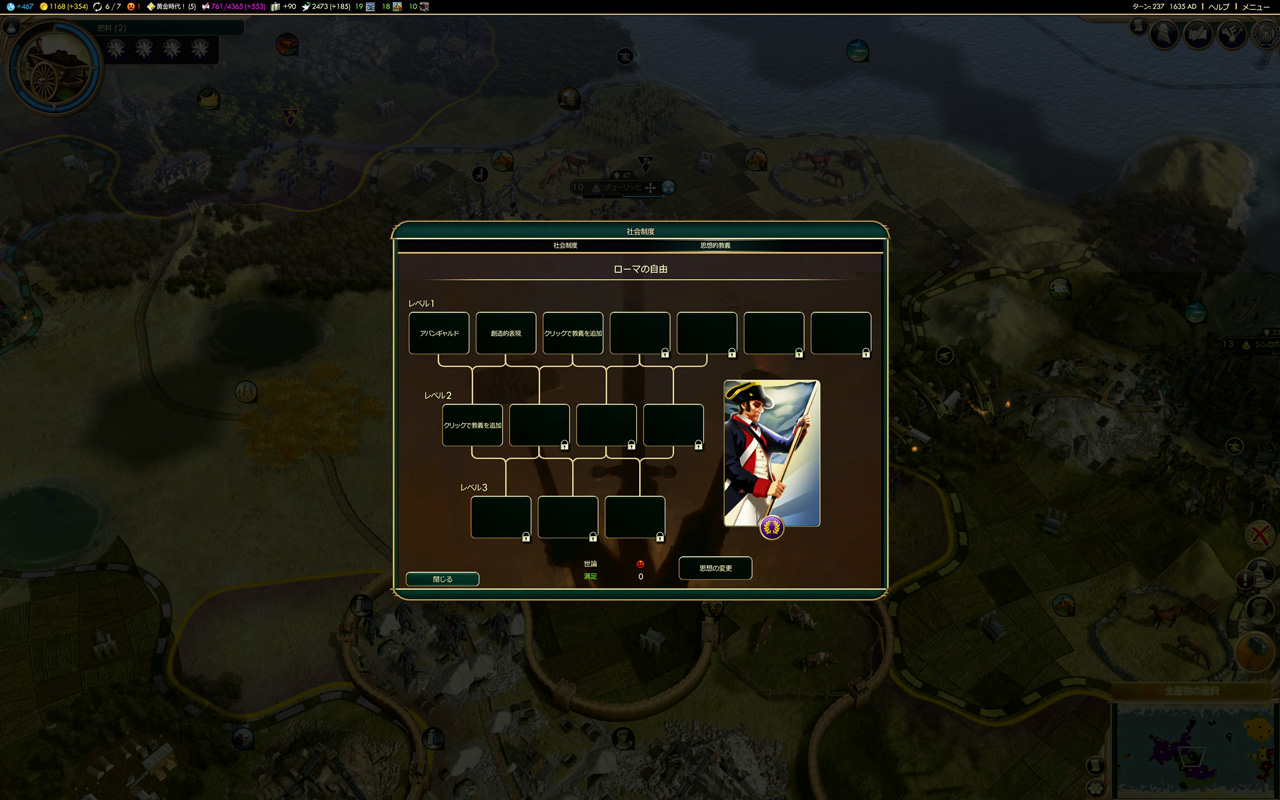Screen dimensions: 1280x800
Task: Open the メニュー game menu
Action: pyautogui.click(x=1256, y=7)
